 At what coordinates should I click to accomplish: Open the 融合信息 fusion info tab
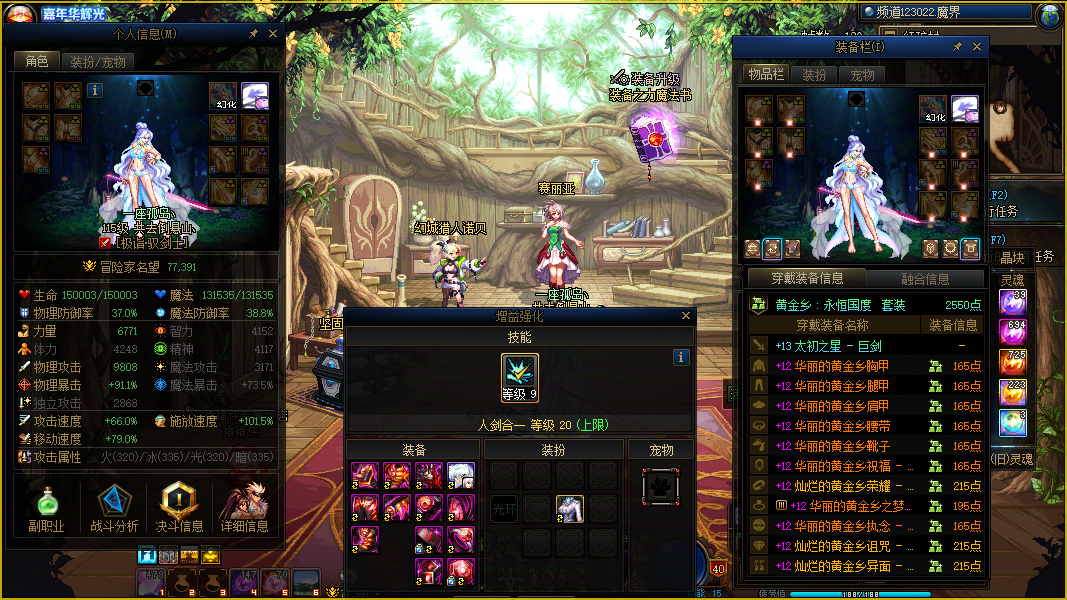(925, 279)
